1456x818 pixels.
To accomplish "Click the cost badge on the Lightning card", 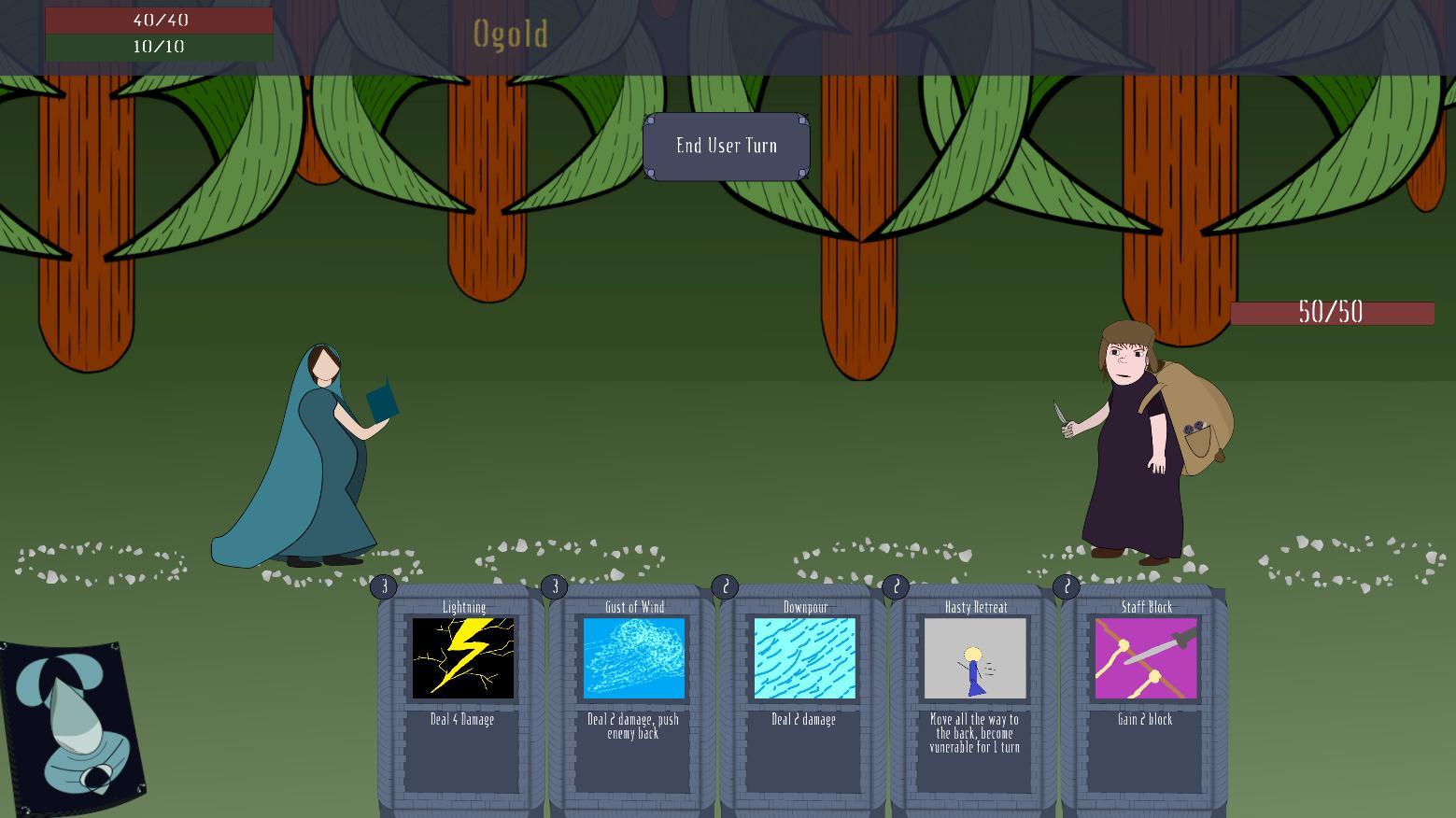I will (x=384, y=586).
